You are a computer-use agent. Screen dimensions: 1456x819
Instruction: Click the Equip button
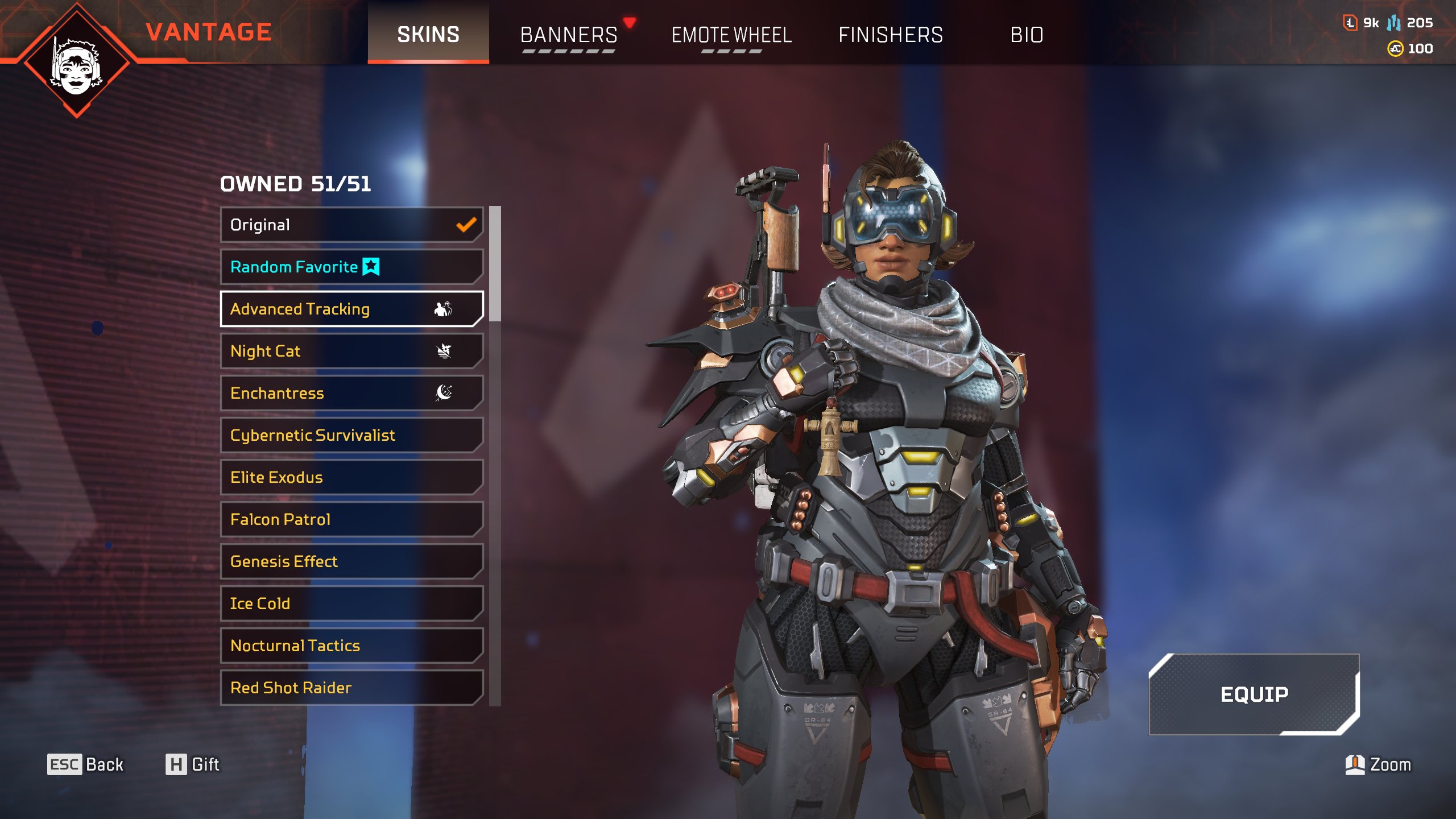[1254, 694]
